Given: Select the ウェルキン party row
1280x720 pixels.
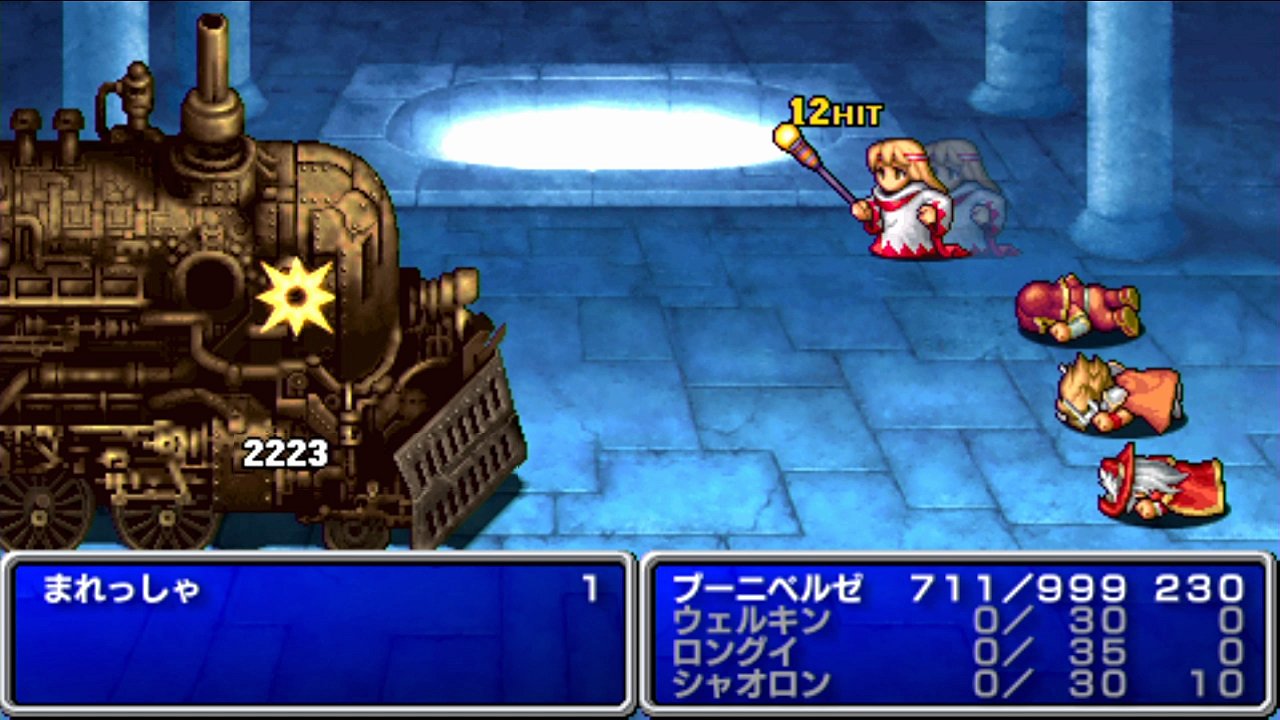Looking at the screenshot, I should (x=750, y=621).
